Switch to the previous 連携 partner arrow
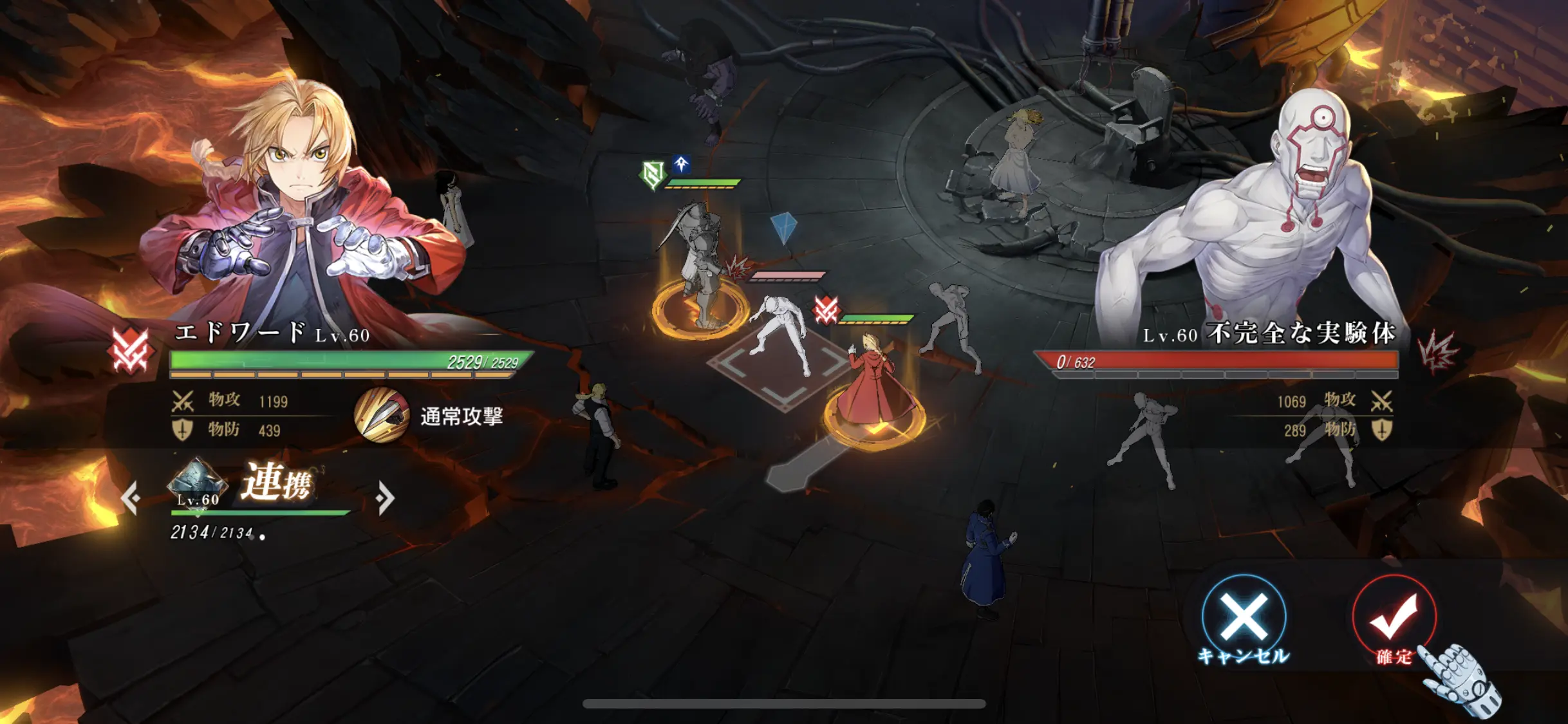Image resolution: width=1568 pixels, height=724 pixels. point(131,497)
